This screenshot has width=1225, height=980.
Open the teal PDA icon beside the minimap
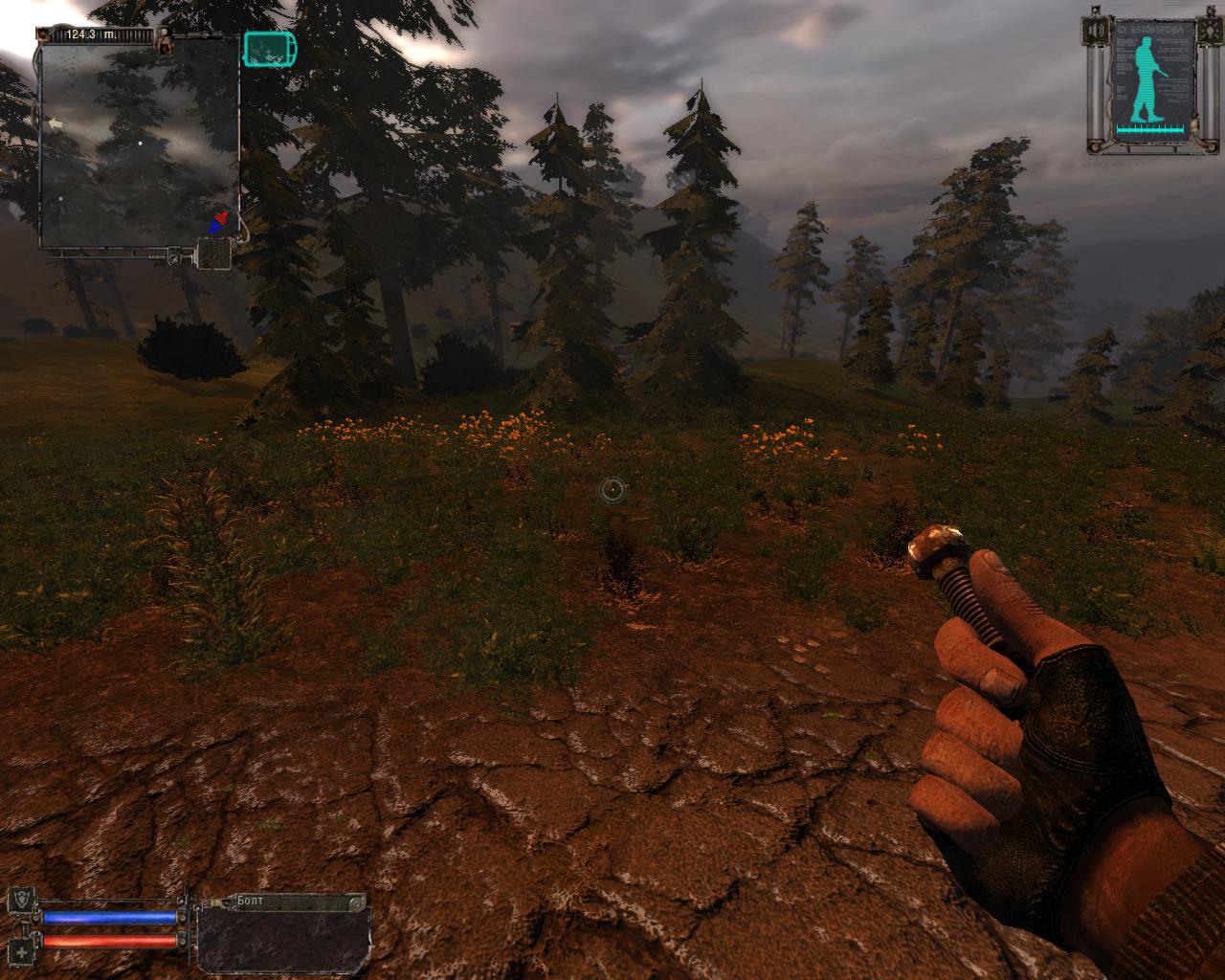[270, 49]
